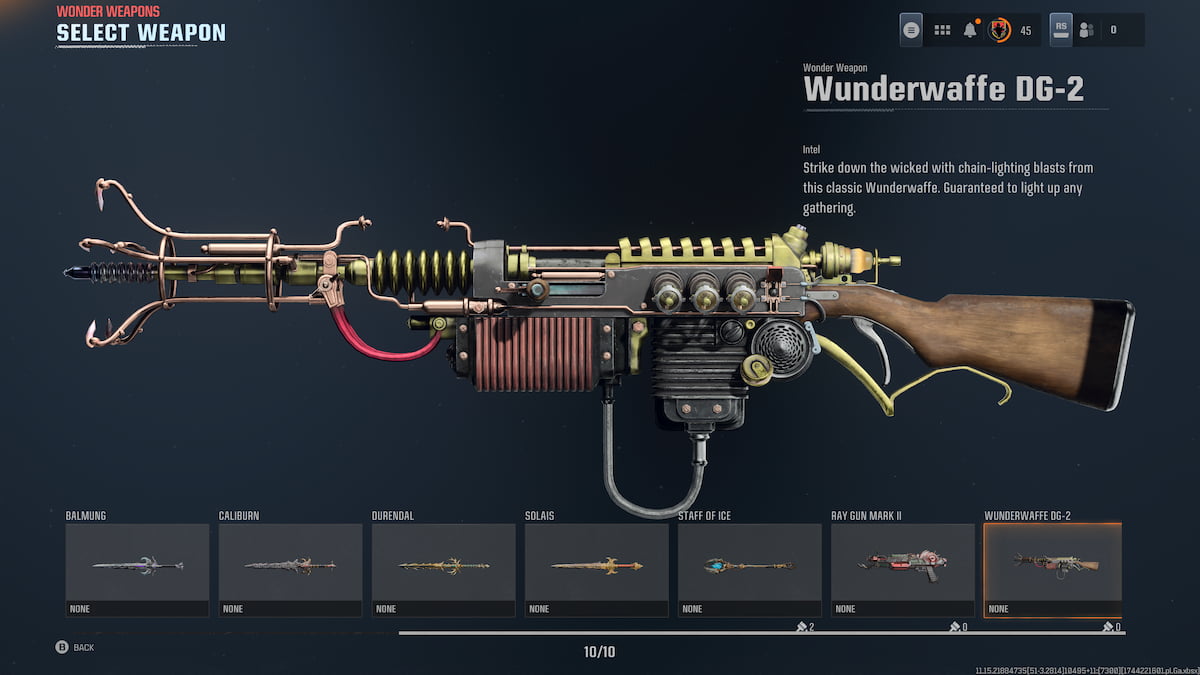Open the grid-shaped game switcher icon
Screen dimensions: 1200x675
[941, 30]
